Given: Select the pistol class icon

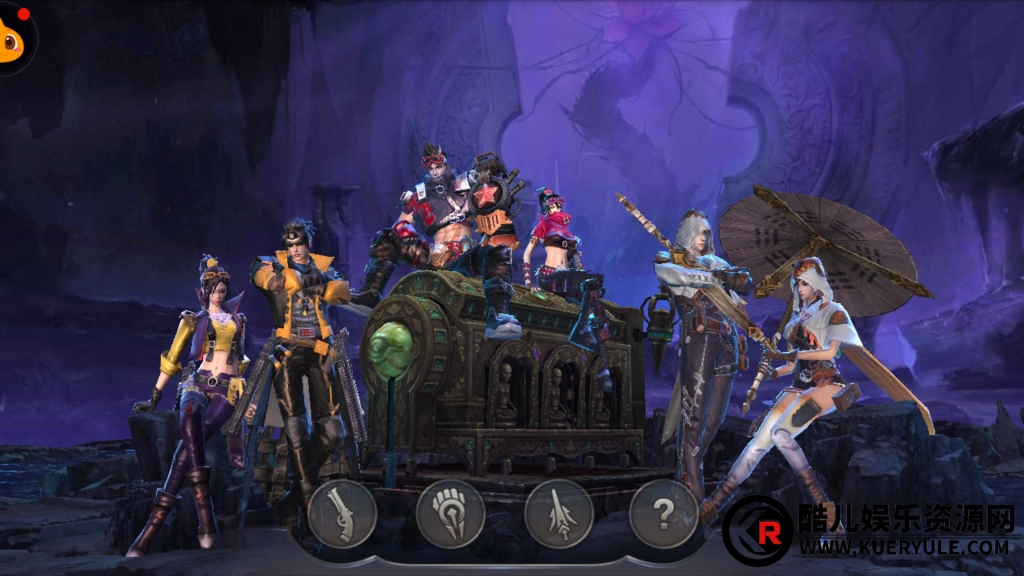Looking at the screenshot, I should 342,514.
